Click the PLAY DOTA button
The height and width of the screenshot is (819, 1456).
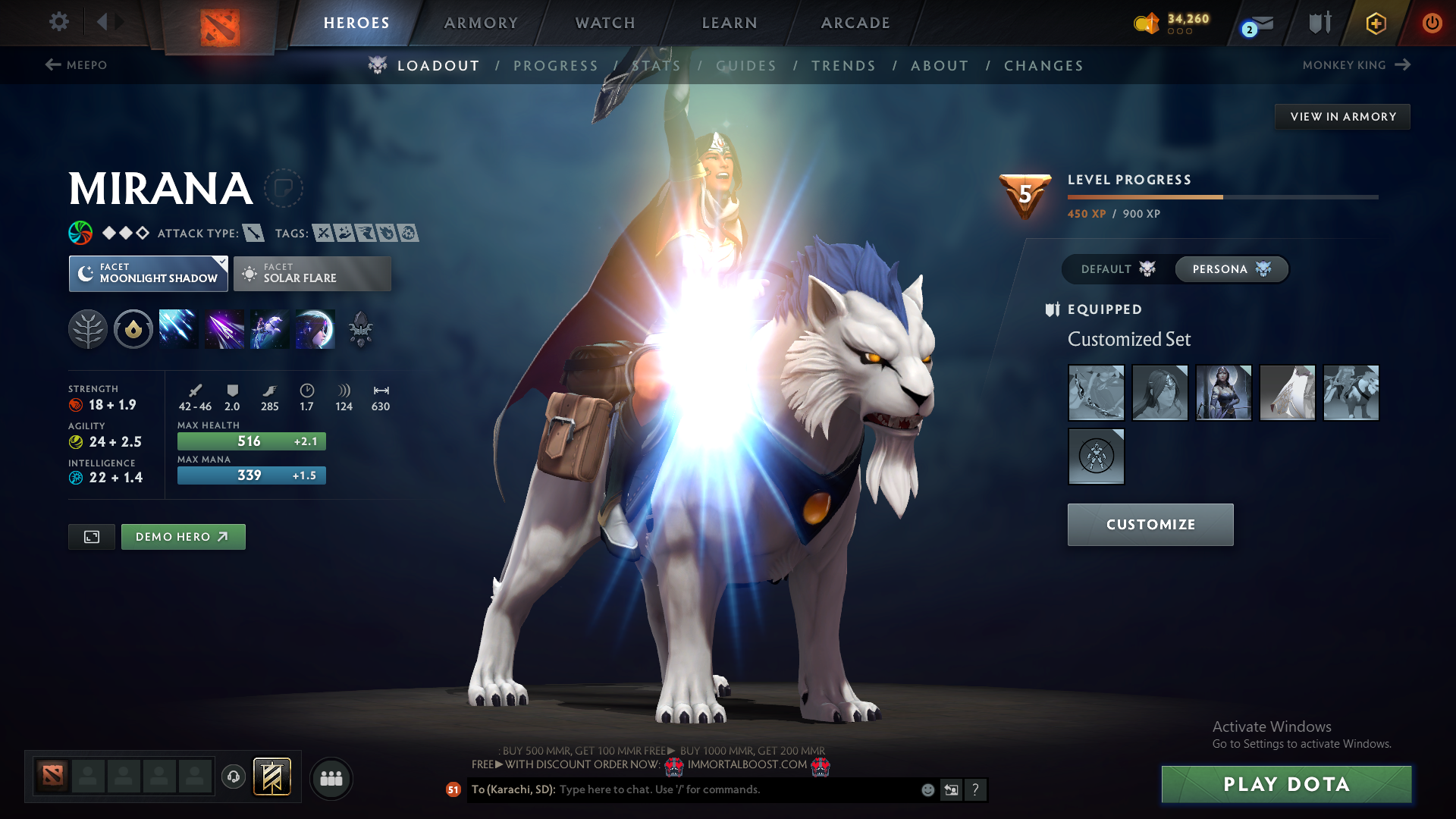(1285, 784)
